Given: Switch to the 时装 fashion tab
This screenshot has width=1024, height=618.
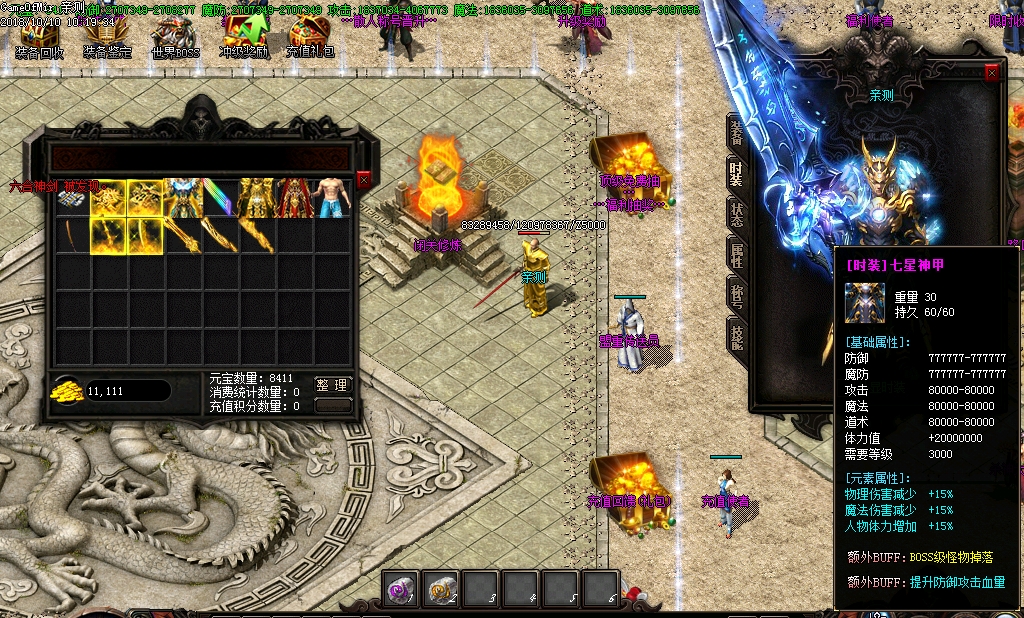Looking at the screenshot, I should pos(737,175).
